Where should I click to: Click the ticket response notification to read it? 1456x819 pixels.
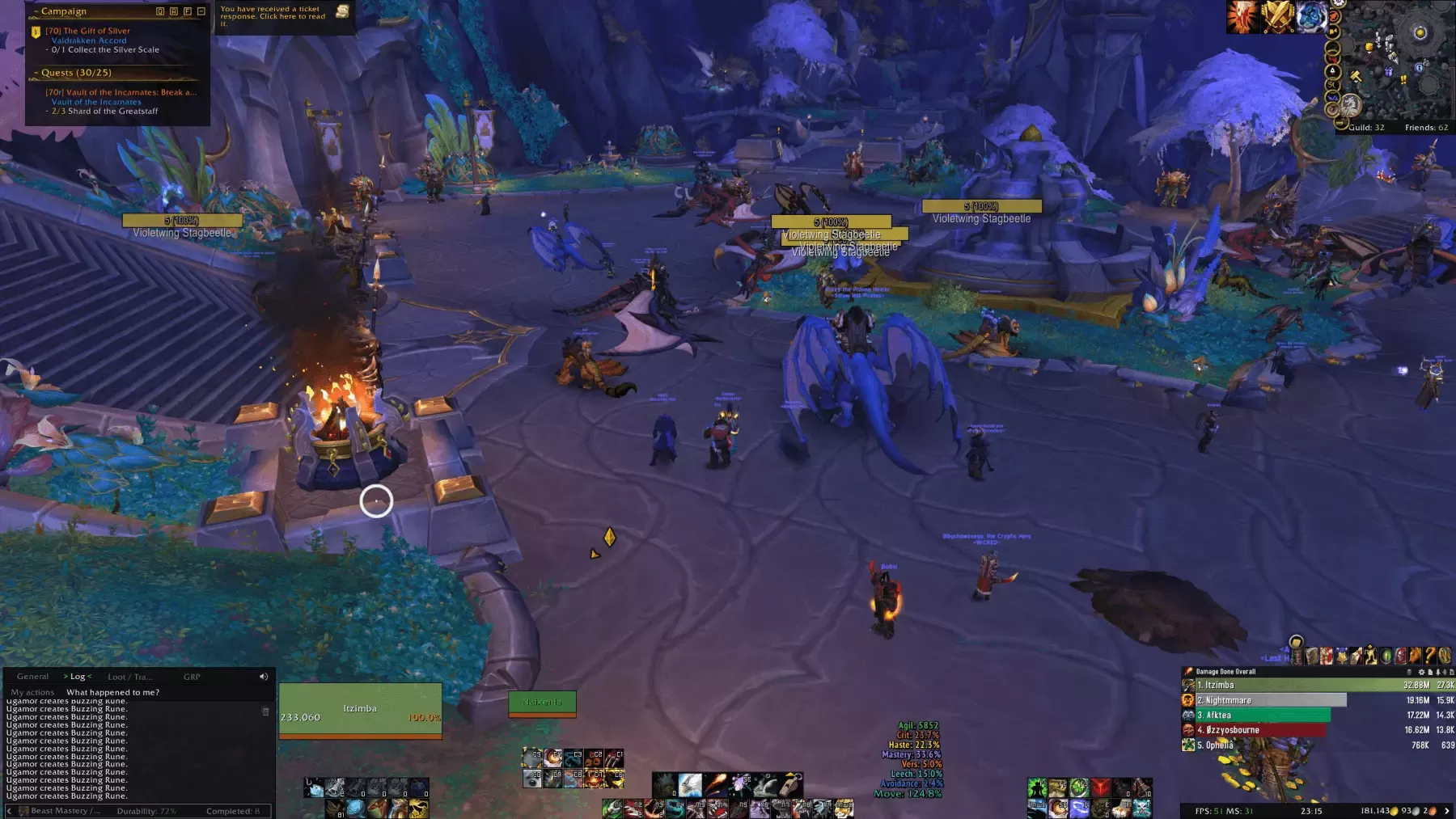(275, 16)
